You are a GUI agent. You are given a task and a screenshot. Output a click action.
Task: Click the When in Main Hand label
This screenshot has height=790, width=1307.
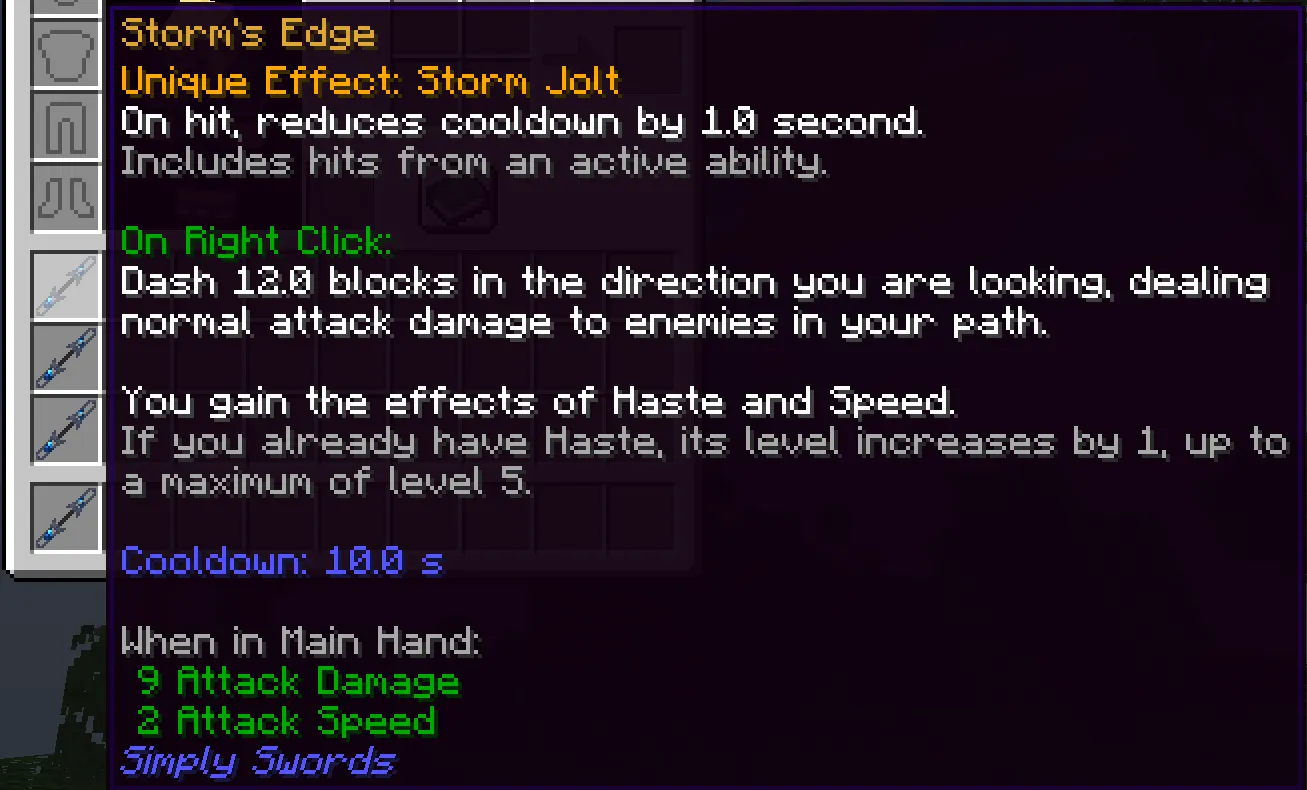click(300, 641)
